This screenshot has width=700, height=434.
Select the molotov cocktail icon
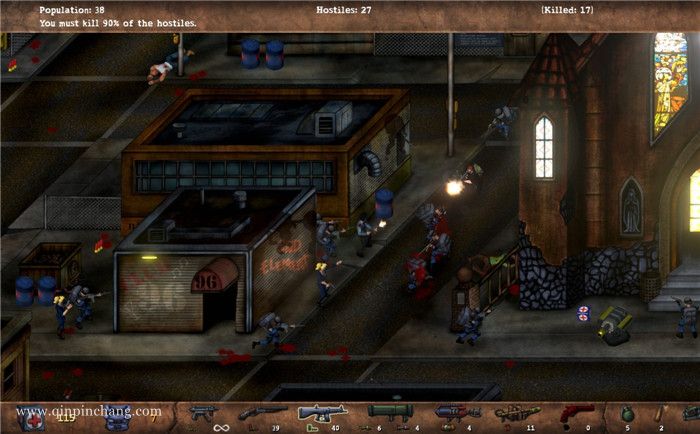click(659, 412)
